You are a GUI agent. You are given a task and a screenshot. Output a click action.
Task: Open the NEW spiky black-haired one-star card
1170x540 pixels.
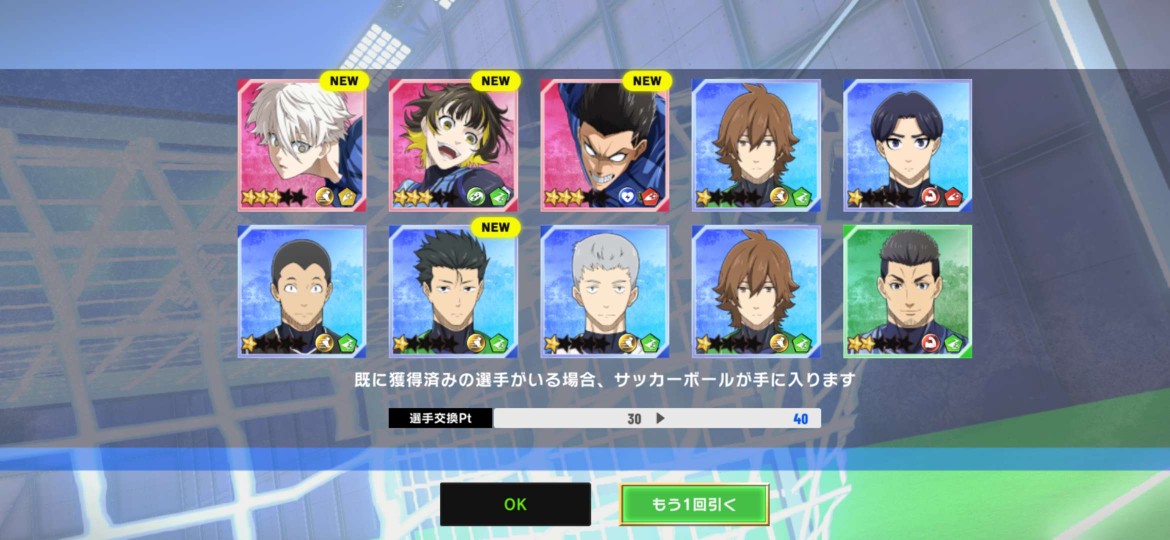453,291
